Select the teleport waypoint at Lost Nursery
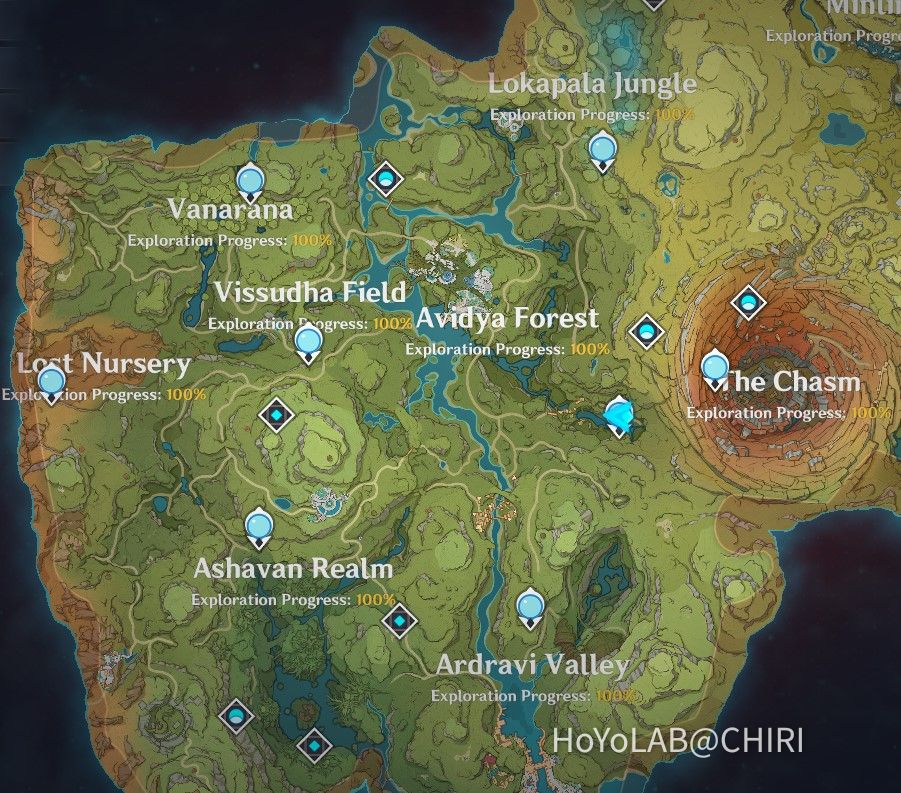 (x=50, y=382)
